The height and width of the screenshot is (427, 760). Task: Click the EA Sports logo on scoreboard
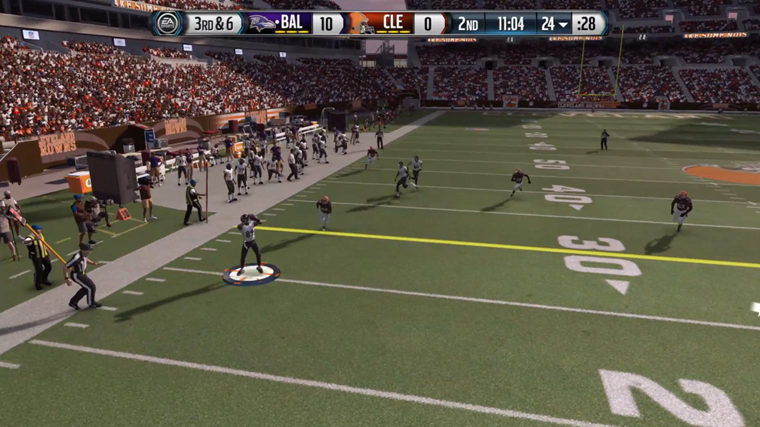[166, 23]
